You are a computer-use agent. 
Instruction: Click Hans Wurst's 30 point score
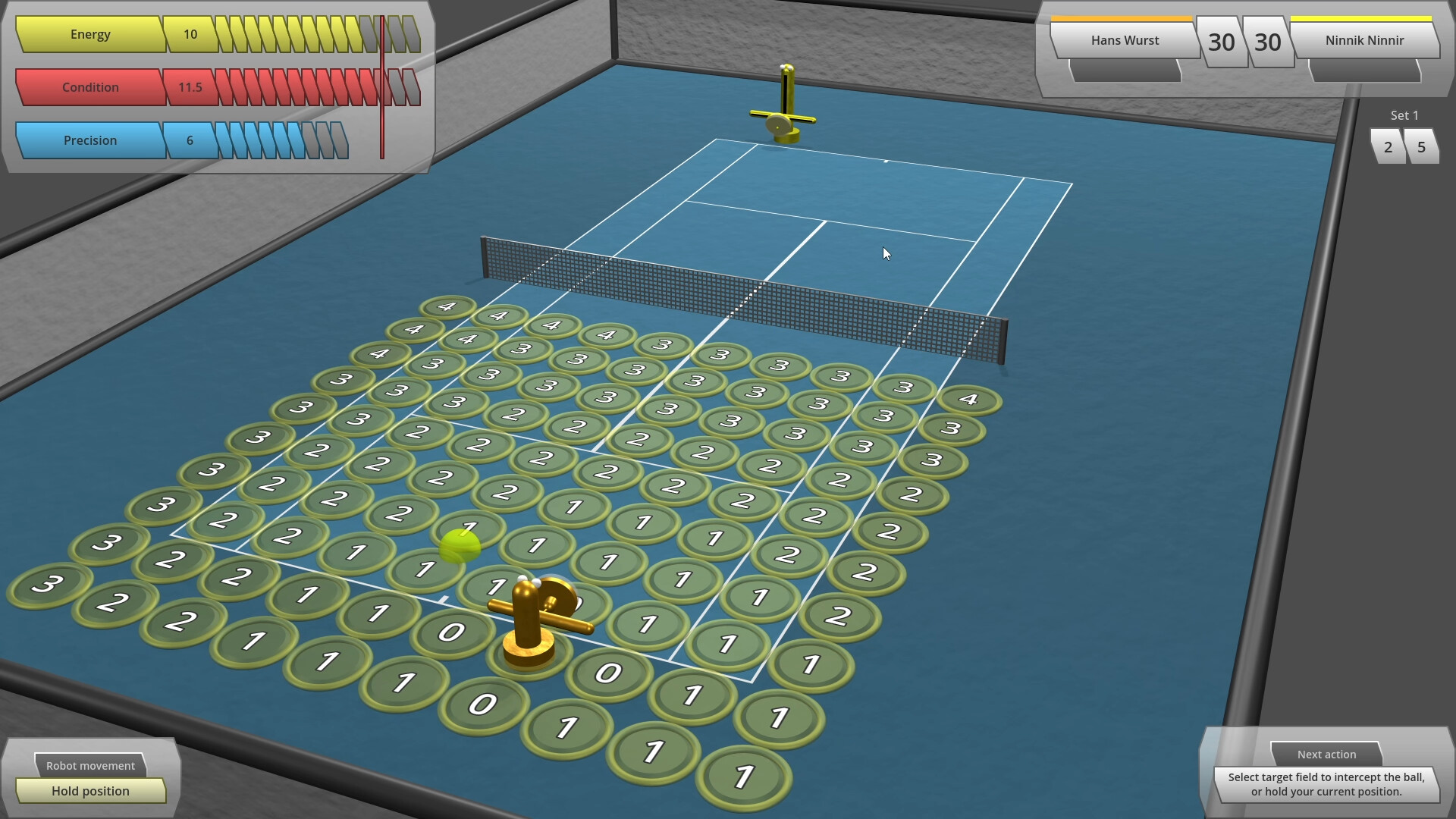click(1222, 42)
